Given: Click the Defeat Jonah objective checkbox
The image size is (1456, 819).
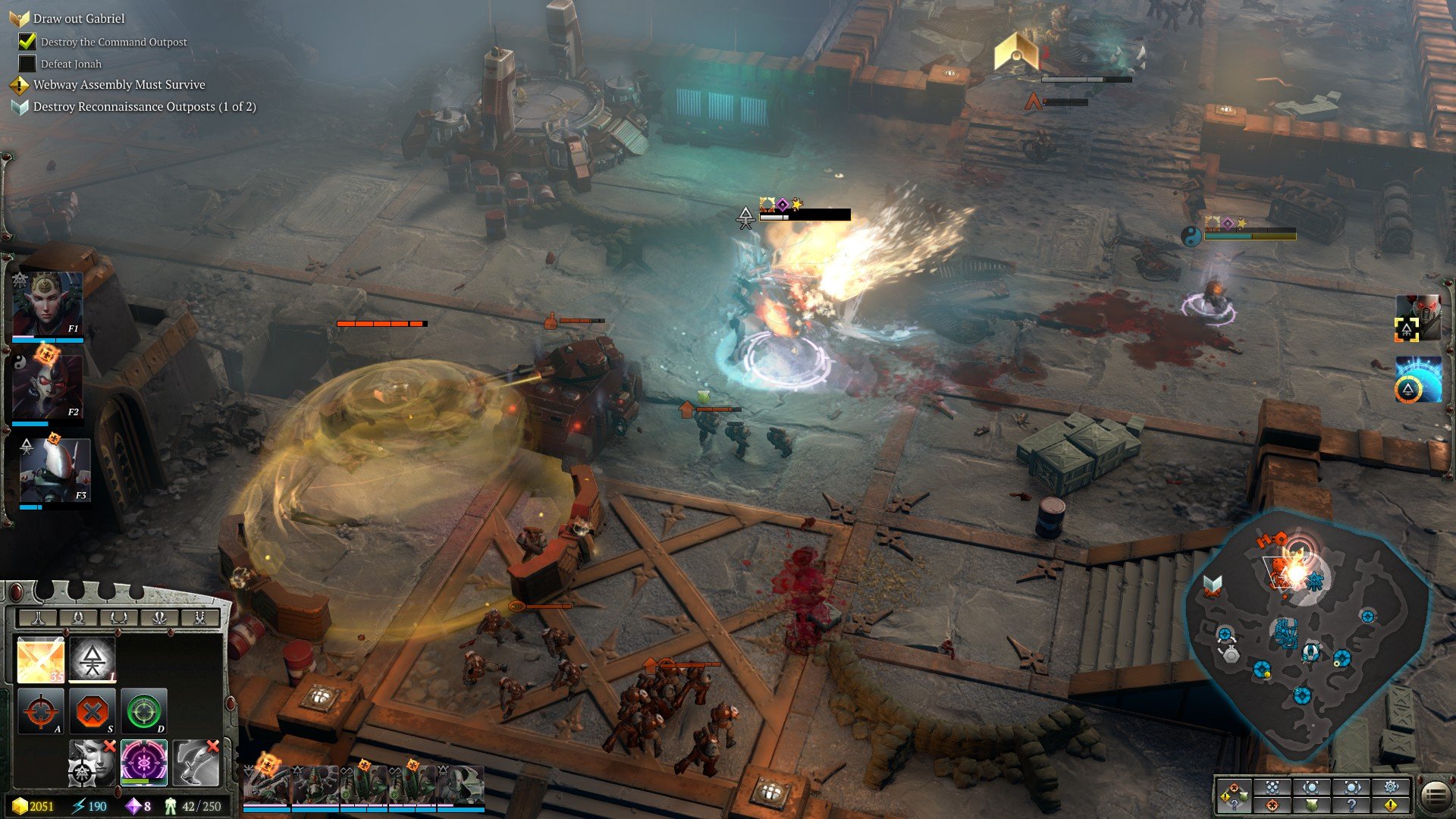Looking at the screenshot, I should 27,64.
